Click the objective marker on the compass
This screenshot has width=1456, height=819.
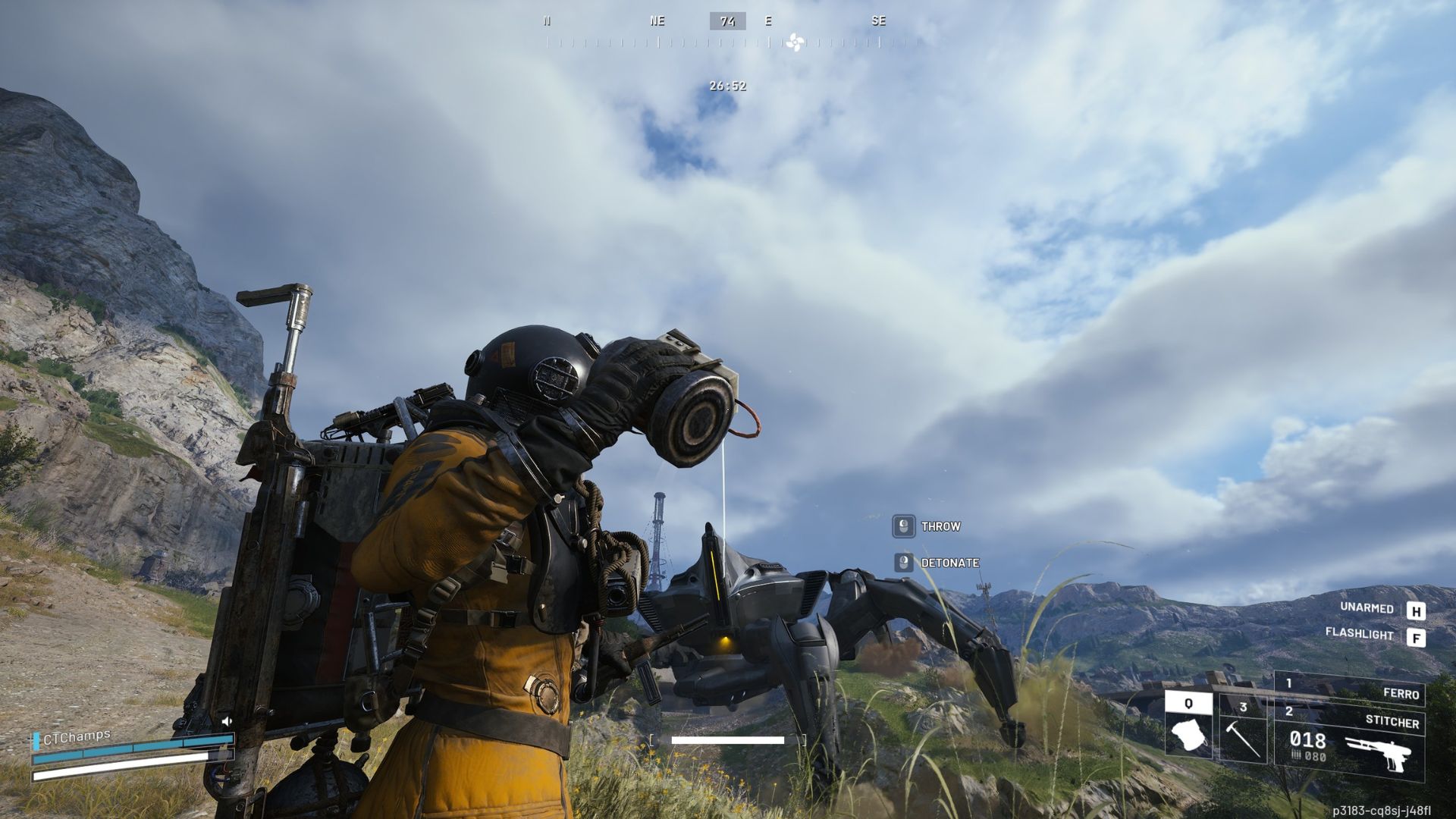tap(794, 42)
